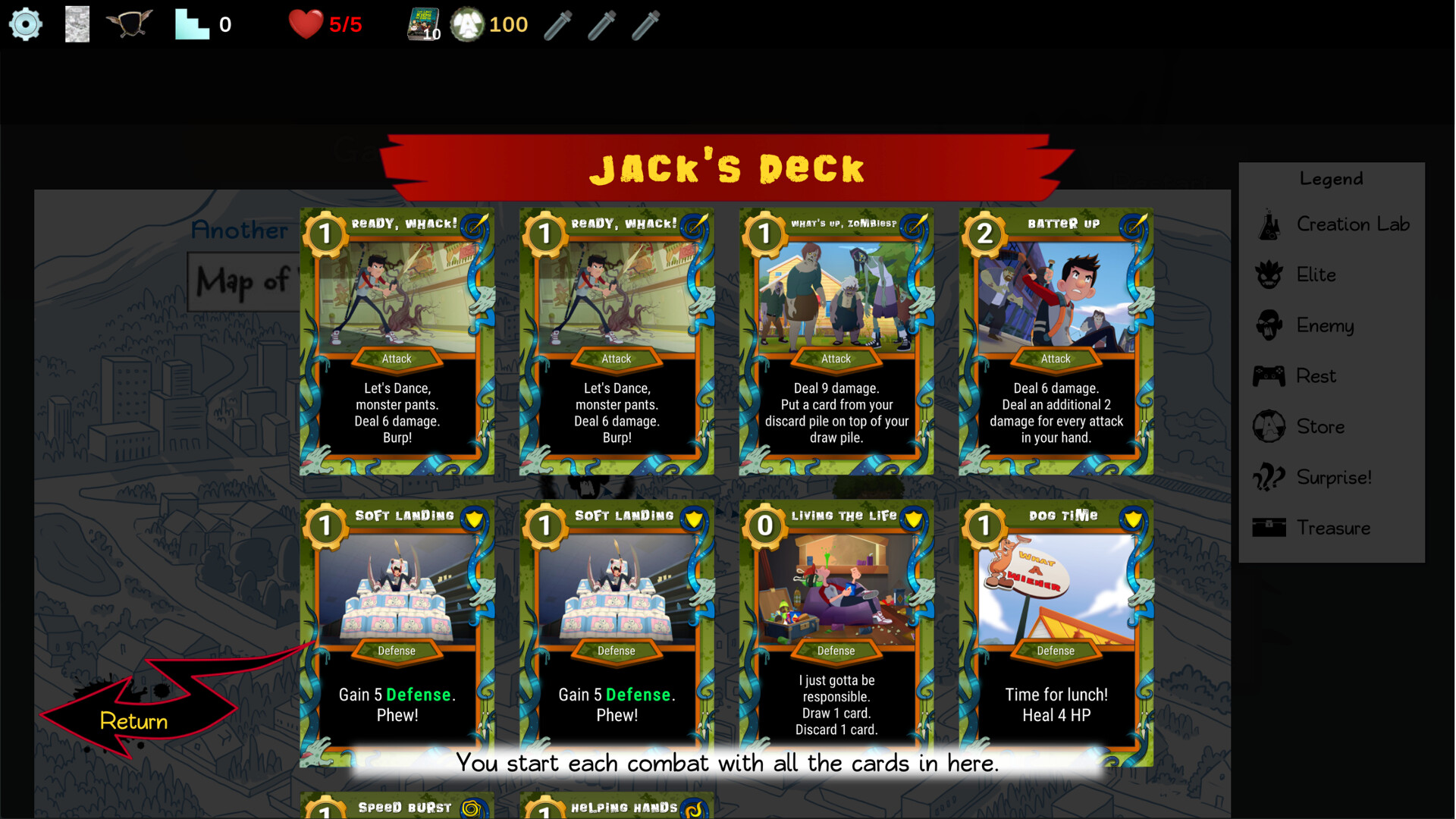Select the Creation Lab flask icon in the Legend
Viewport: 1456px width, 819px height.
1269,224
